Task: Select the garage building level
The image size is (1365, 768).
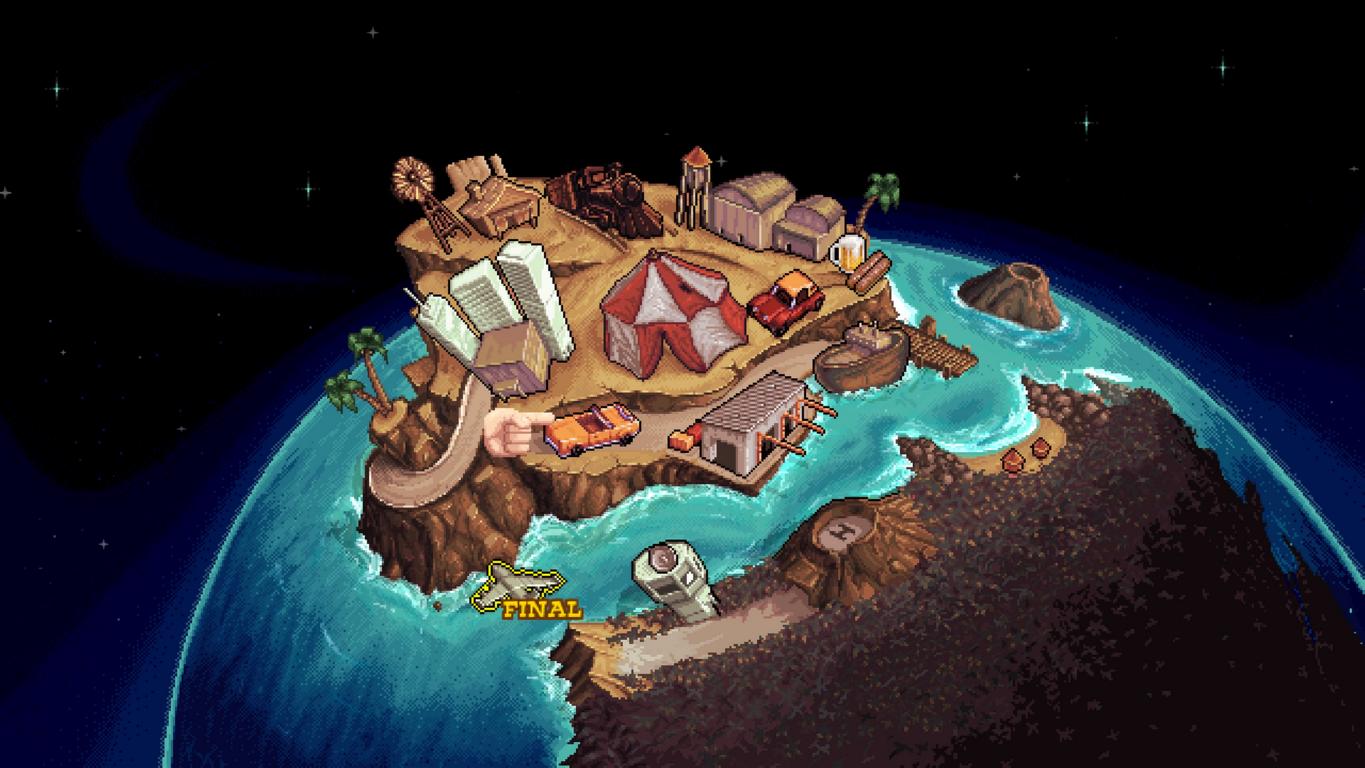Action: (753, 425)
